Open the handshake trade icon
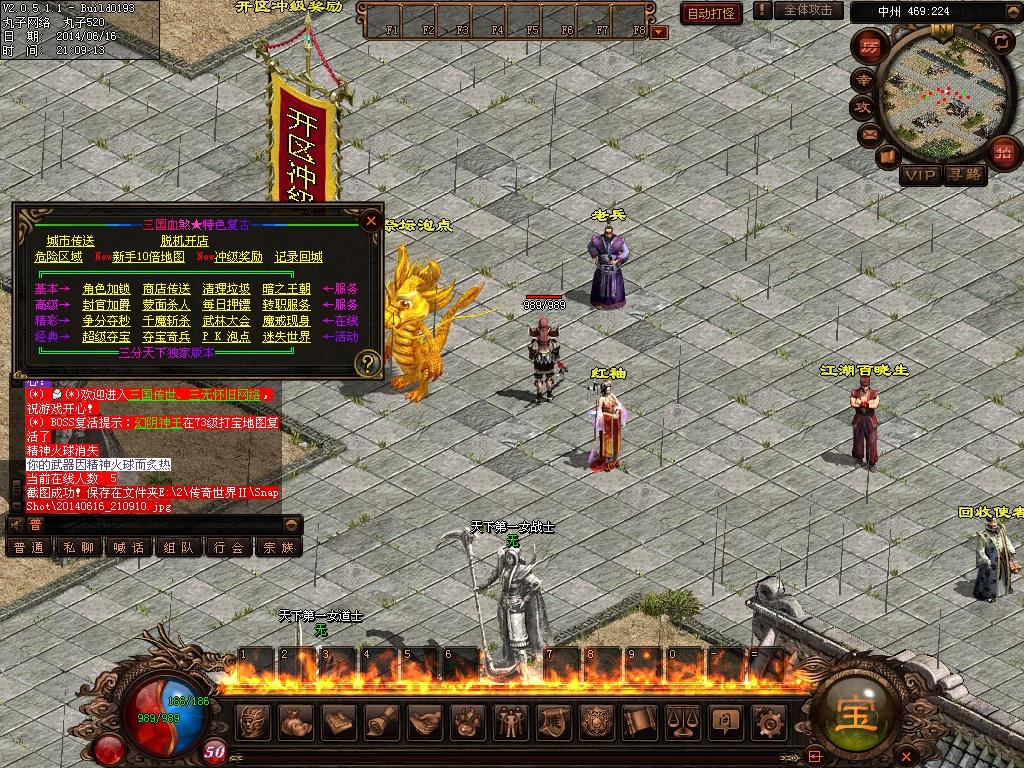Screen dimensions: 1024x768 click(x=425, y=721)
